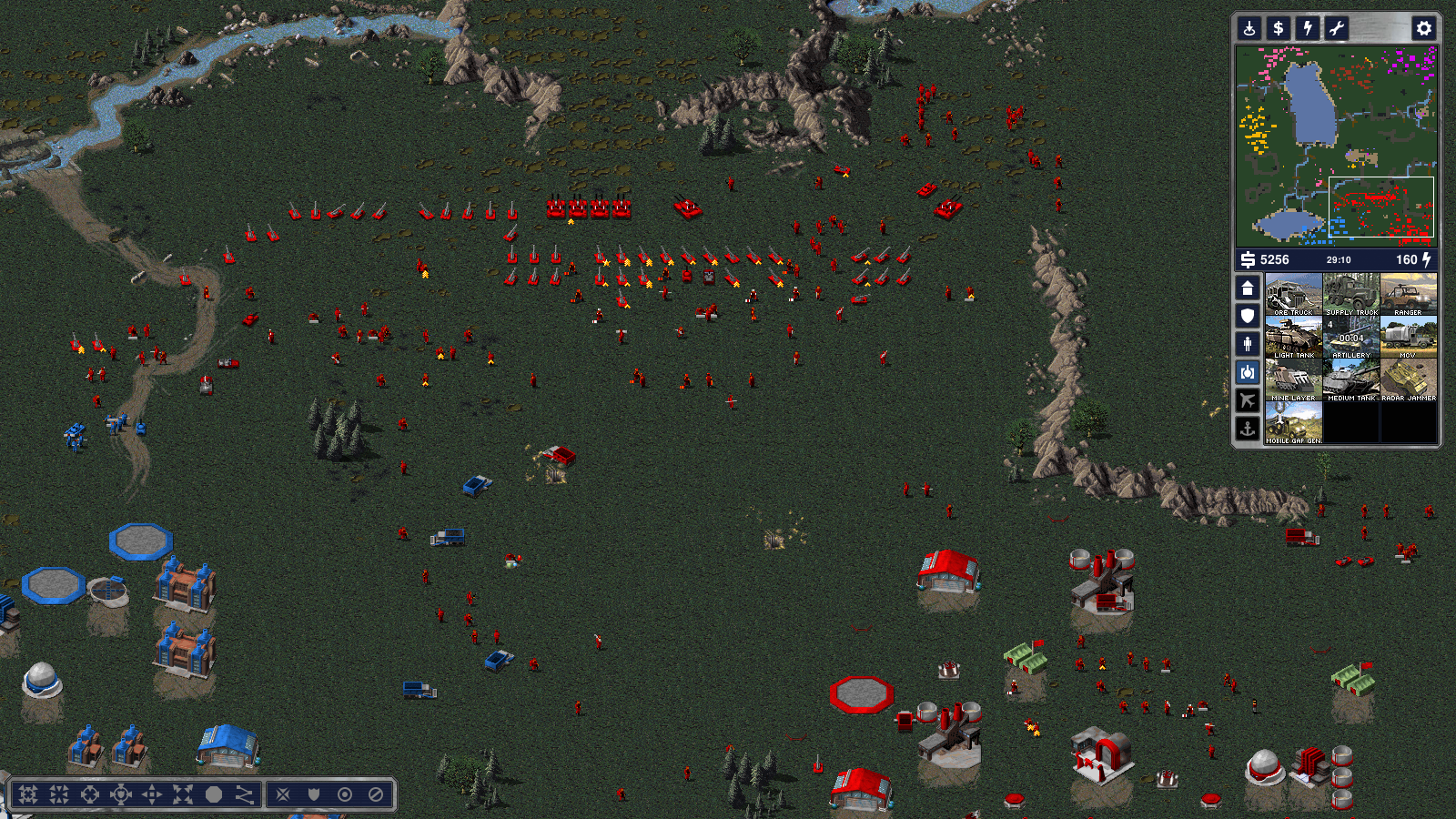Queue a Light Tank
Screen dimensions: 1456x819
1293,337
